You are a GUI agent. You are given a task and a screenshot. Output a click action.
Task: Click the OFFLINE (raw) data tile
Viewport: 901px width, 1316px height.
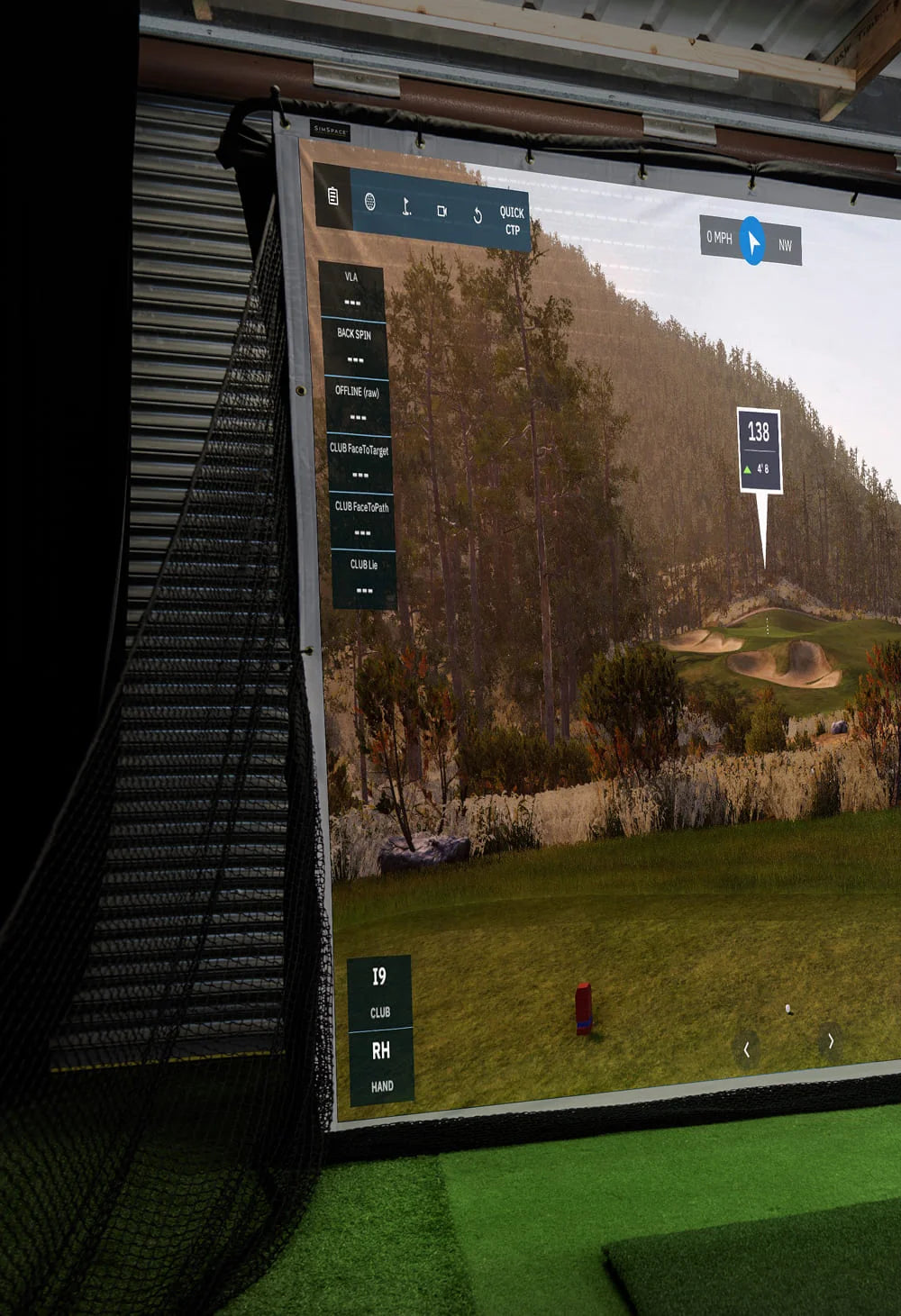tap(358, 404)
